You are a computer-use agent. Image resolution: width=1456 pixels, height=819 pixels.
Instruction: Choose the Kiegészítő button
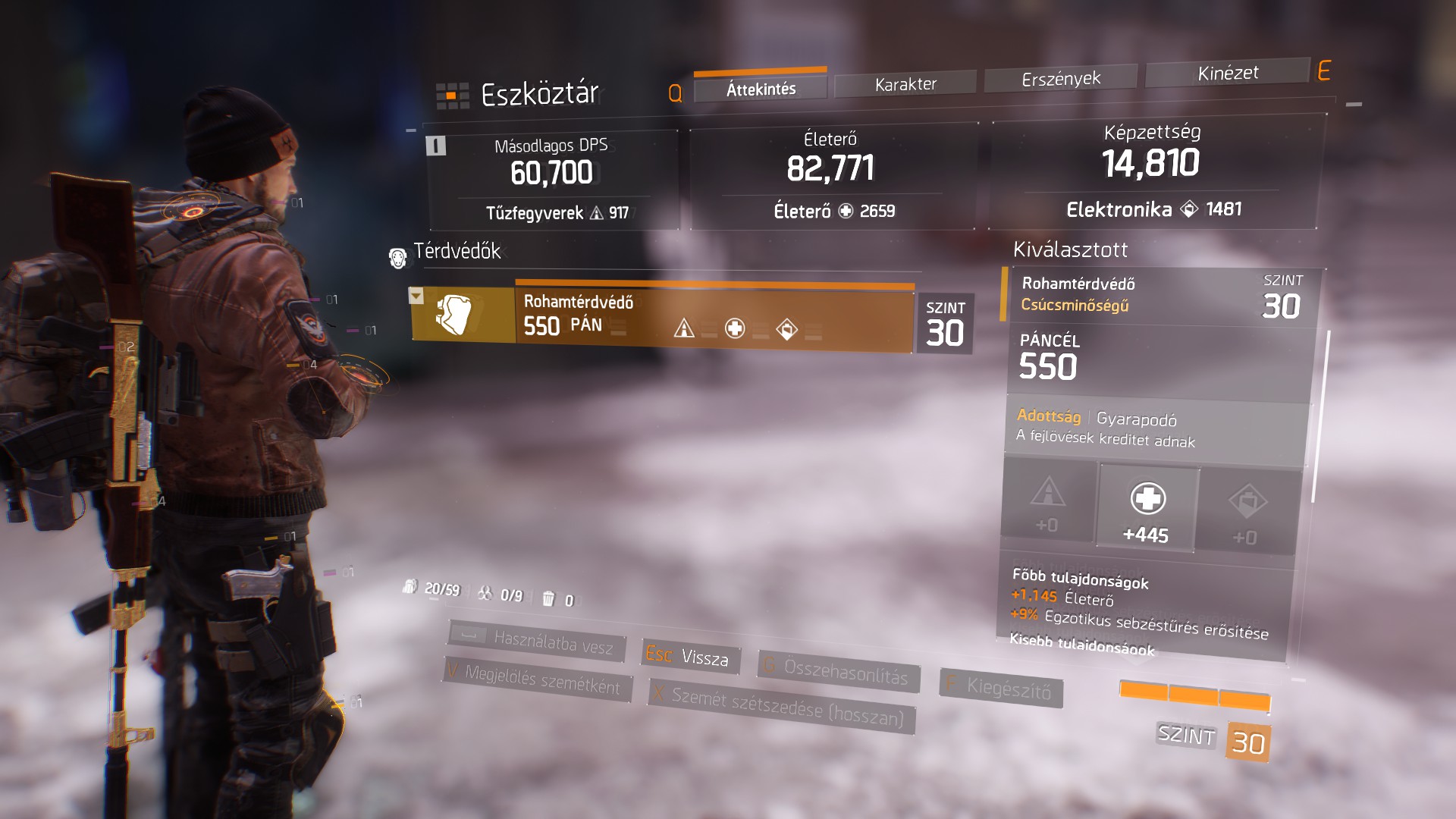(x=1001, y=688)
